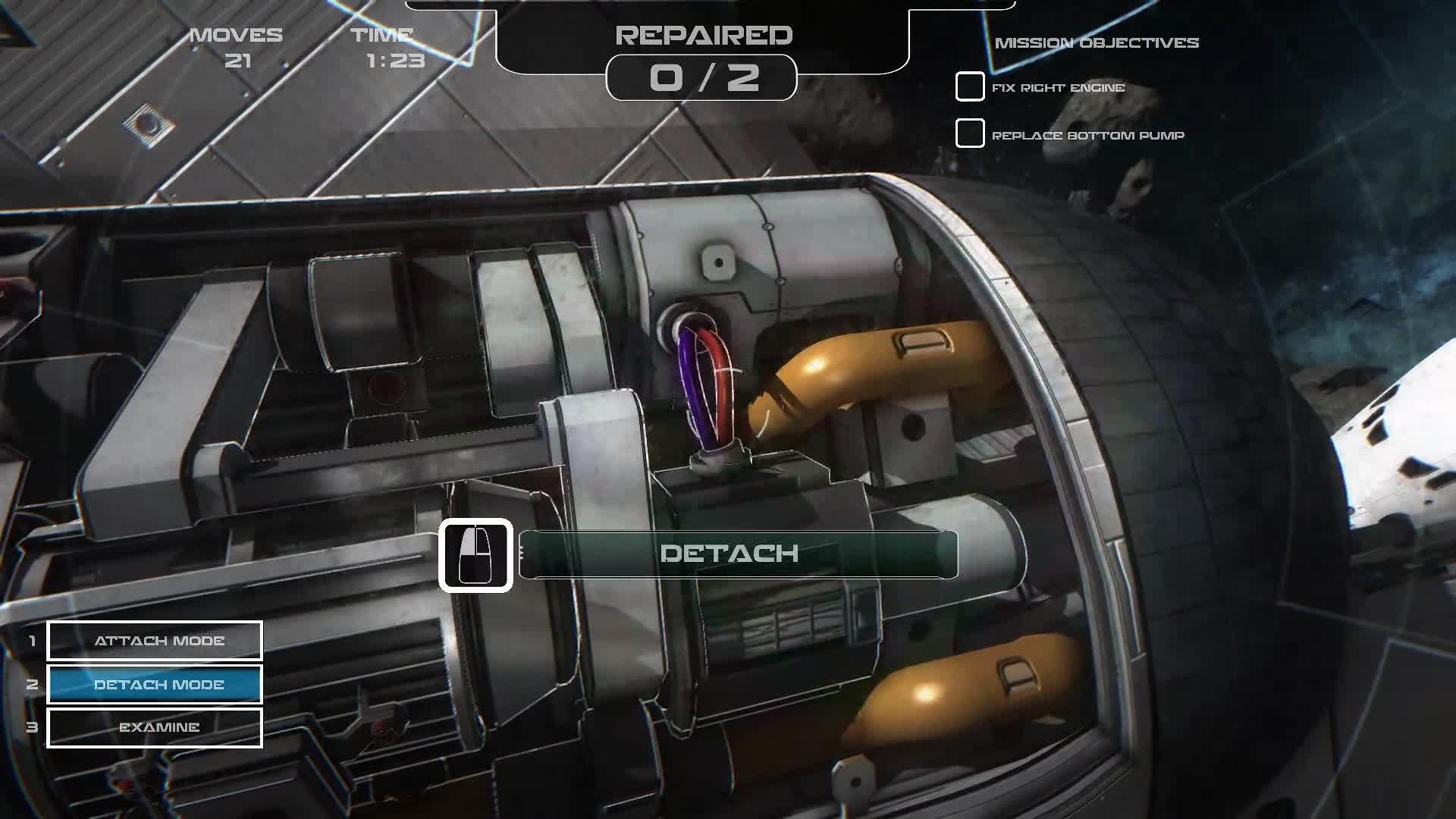The image size is (1456, 819).
Task: Click the left mouse button icon beside DETACH
Action: (x=476, y=554)
